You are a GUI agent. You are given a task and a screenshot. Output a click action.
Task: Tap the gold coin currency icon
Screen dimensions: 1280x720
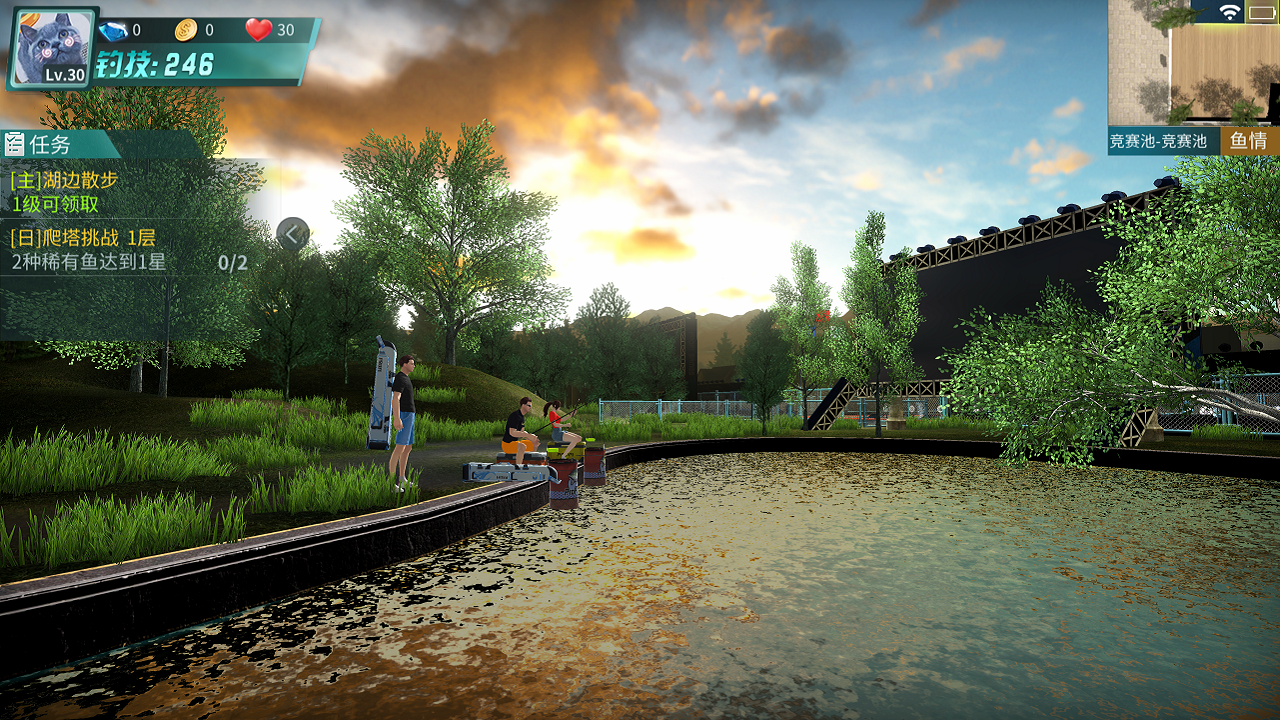(x=186, y=31)
